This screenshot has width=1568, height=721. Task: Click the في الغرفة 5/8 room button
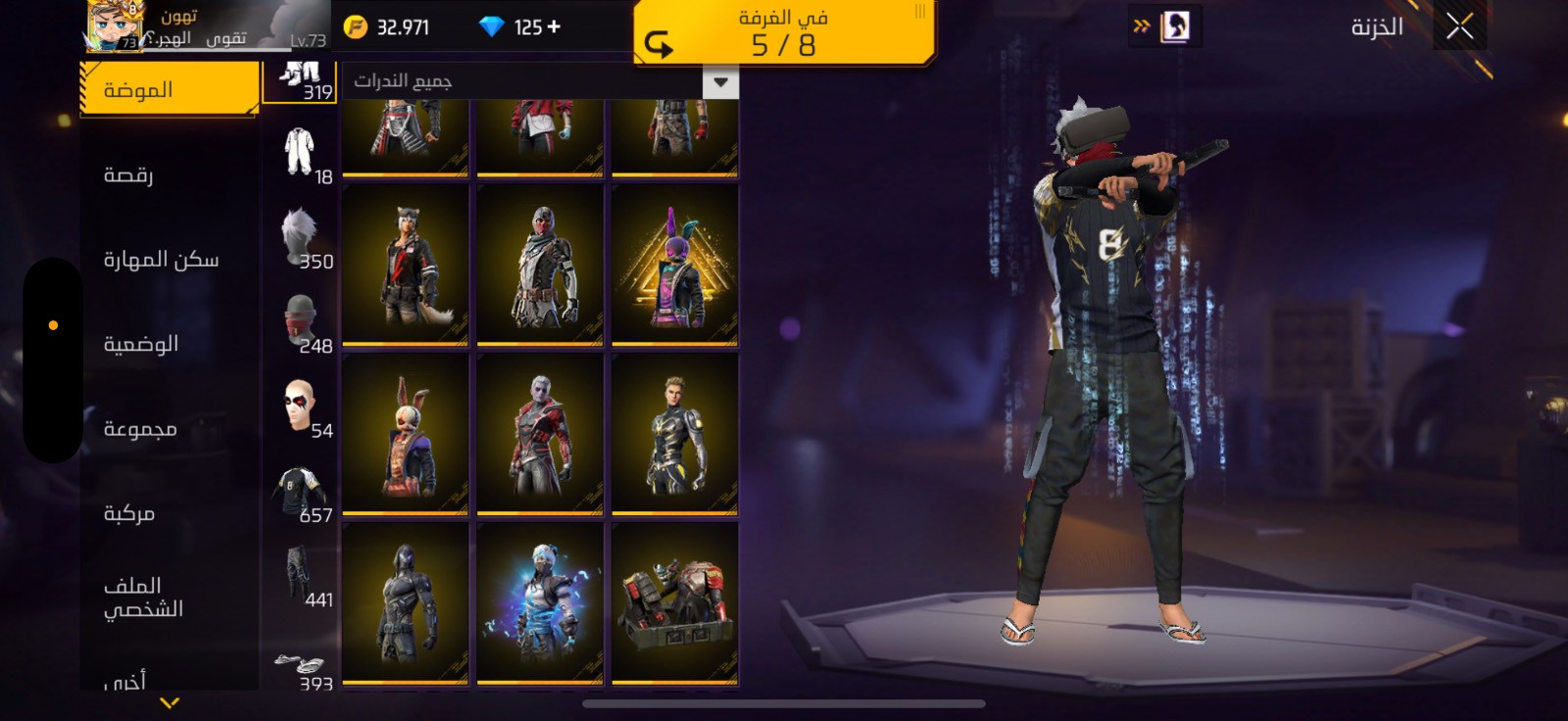coord(783,33)
